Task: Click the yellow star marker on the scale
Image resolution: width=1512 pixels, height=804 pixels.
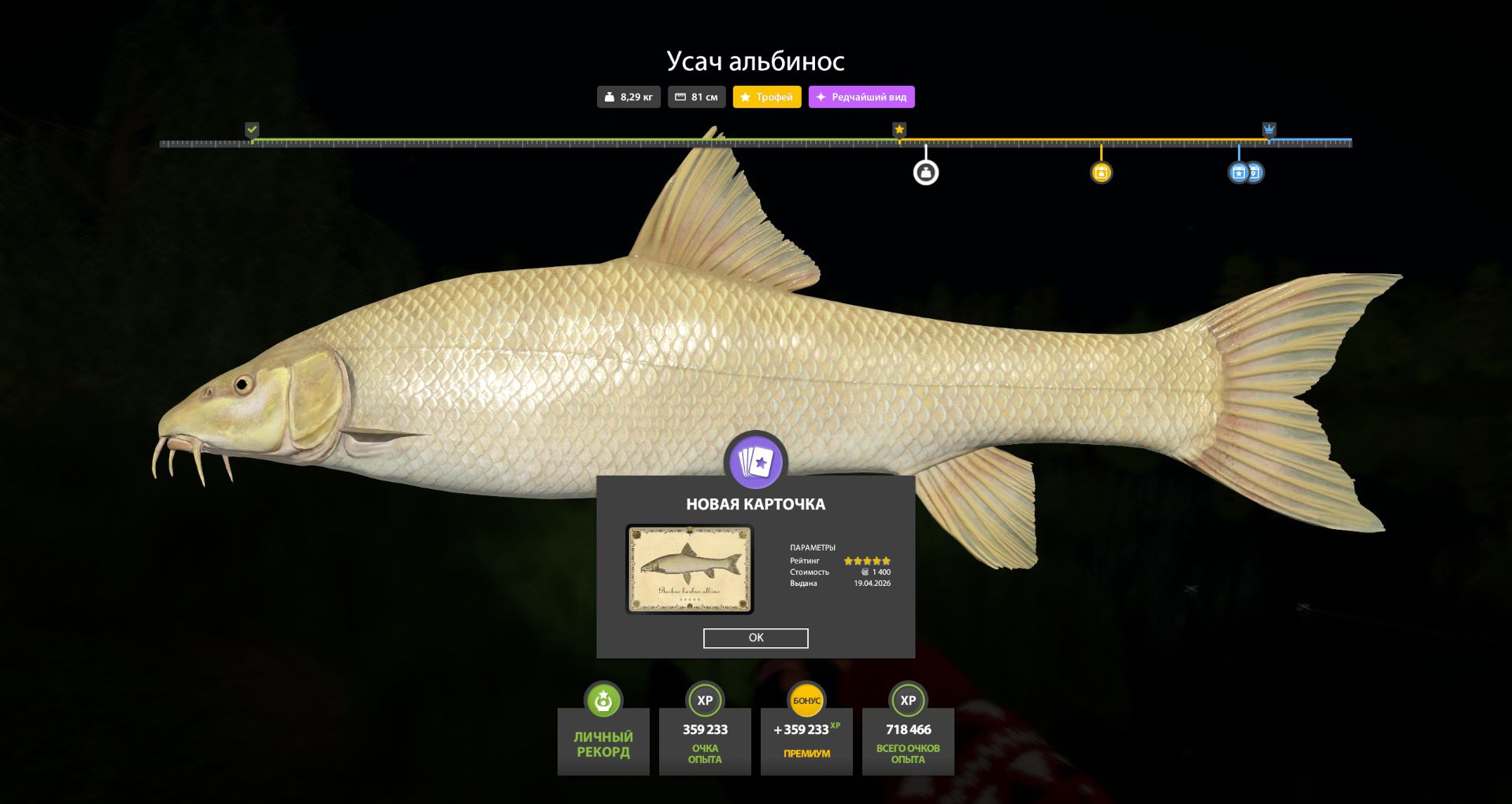Action: [899, 129]
